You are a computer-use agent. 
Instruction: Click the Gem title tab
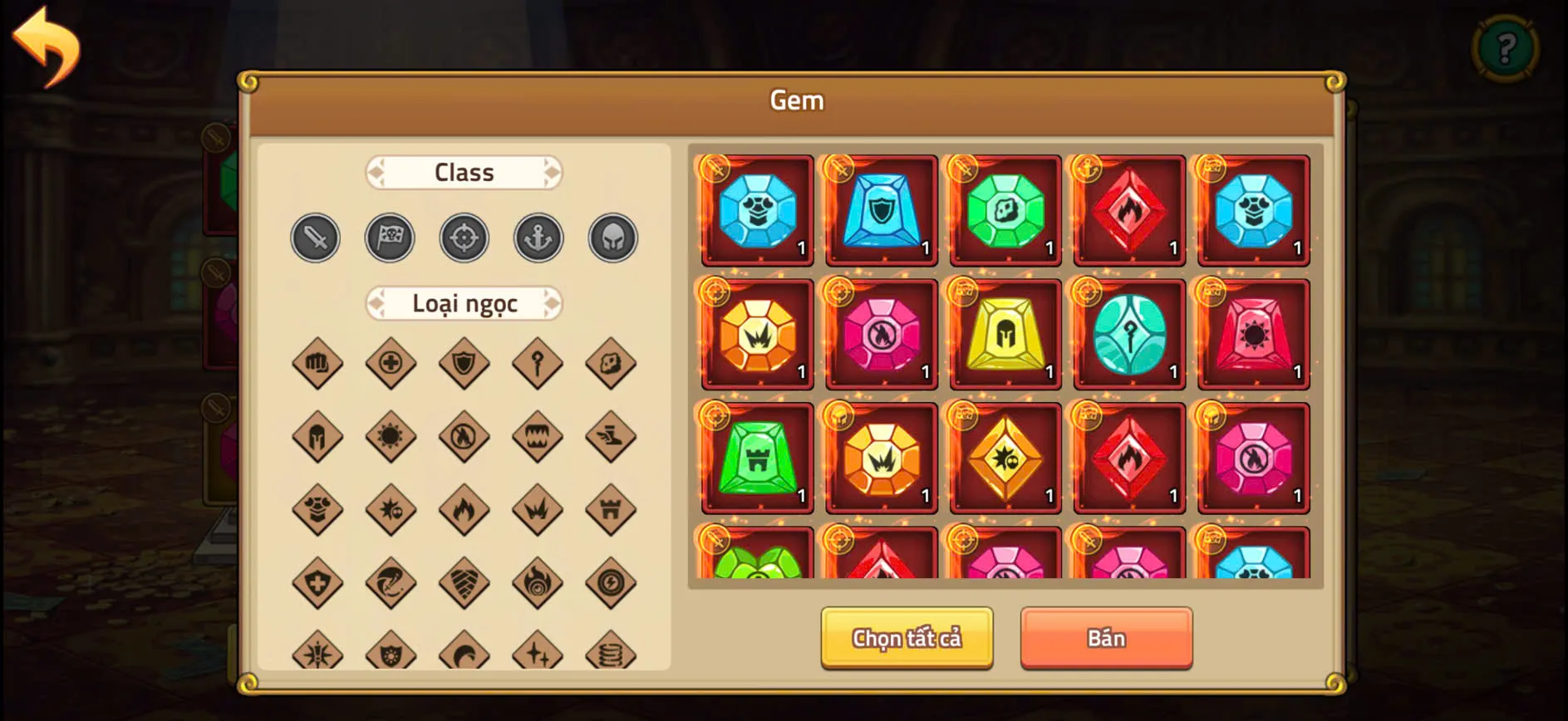pos(796,100)
